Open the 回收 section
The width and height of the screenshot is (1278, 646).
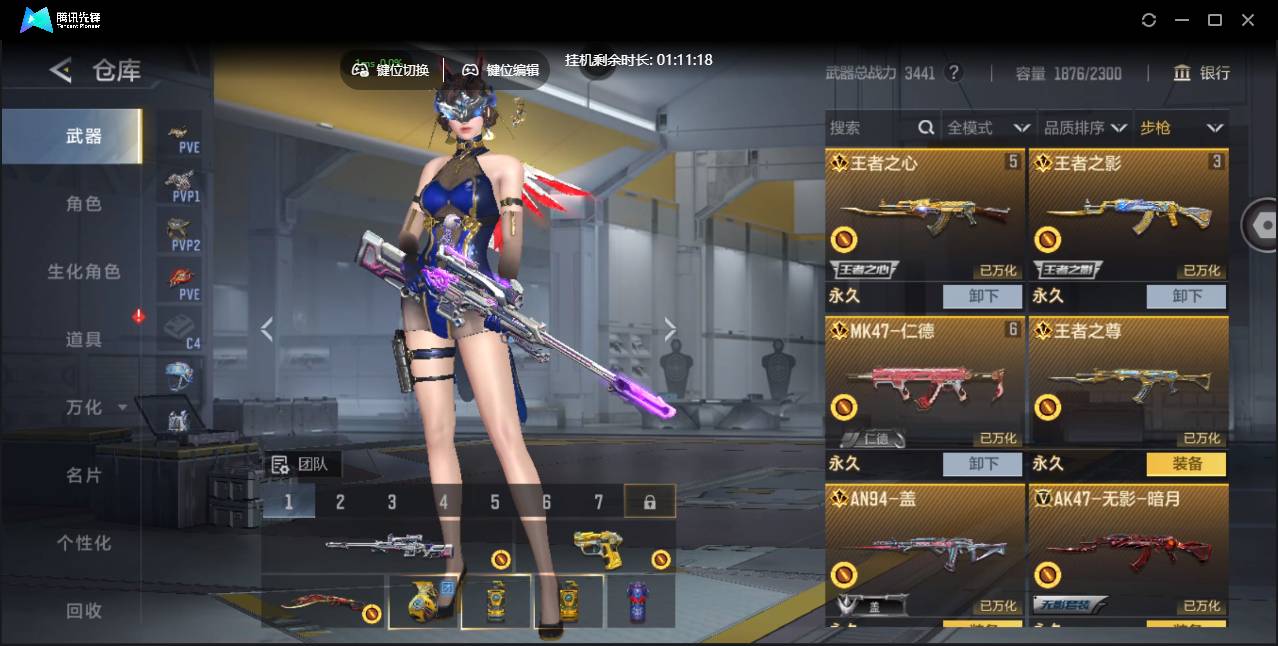tap(84, 610)
